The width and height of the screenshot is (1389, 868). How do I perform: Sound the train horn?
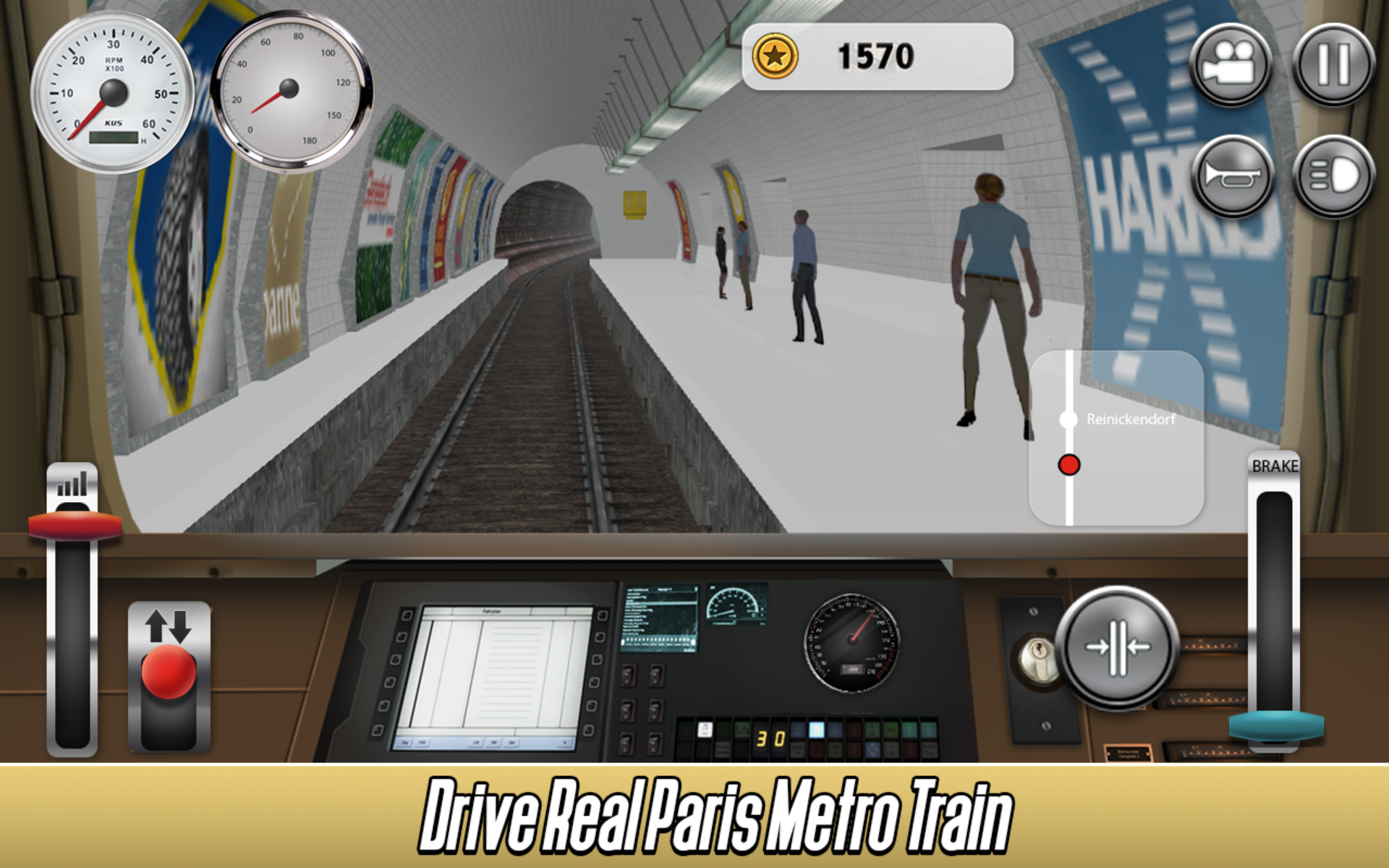[x=1232, y=176]
